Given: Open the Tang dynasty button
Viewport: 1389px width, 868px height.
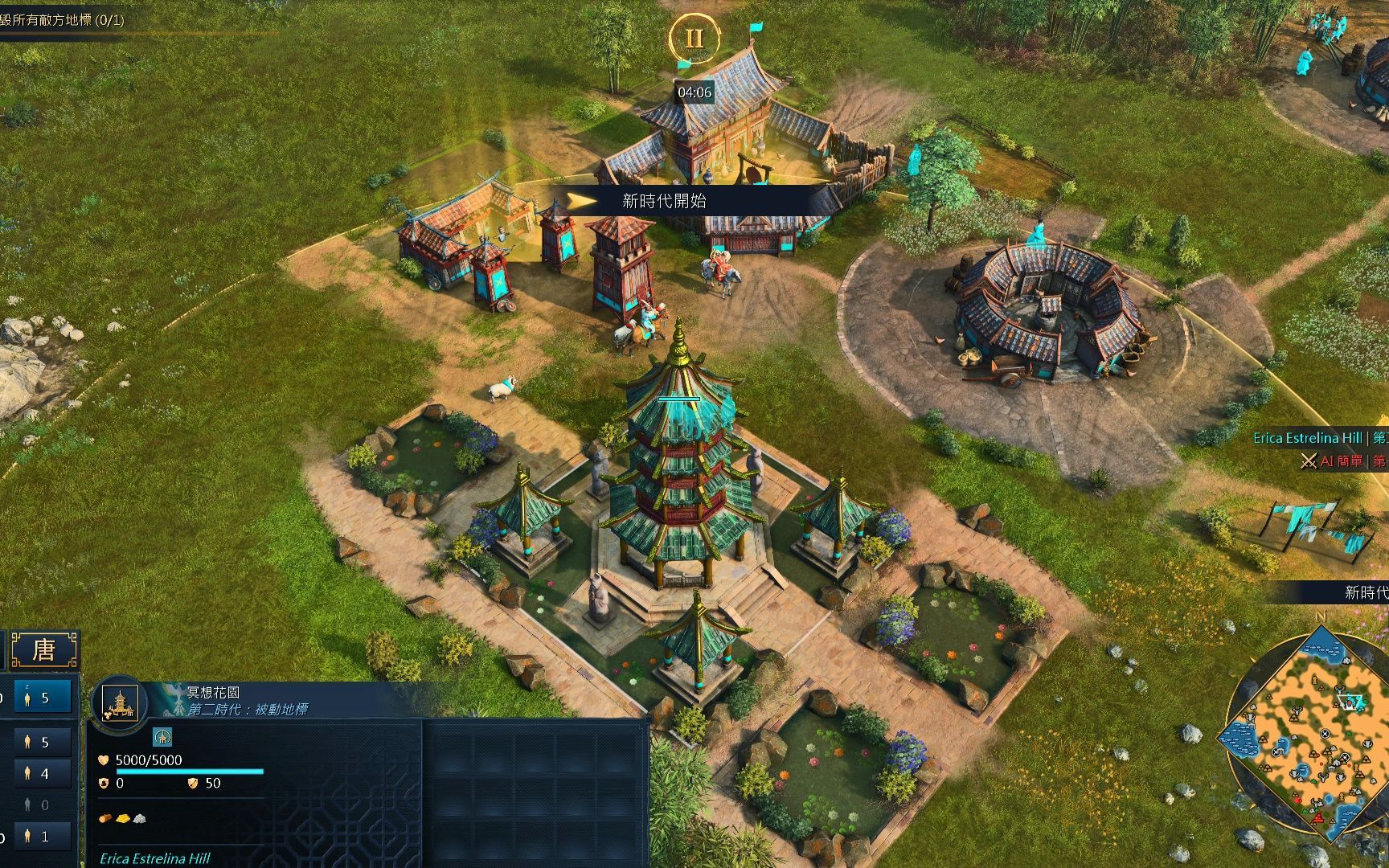Looking at the screenshot, I should [x=44, y=649].
